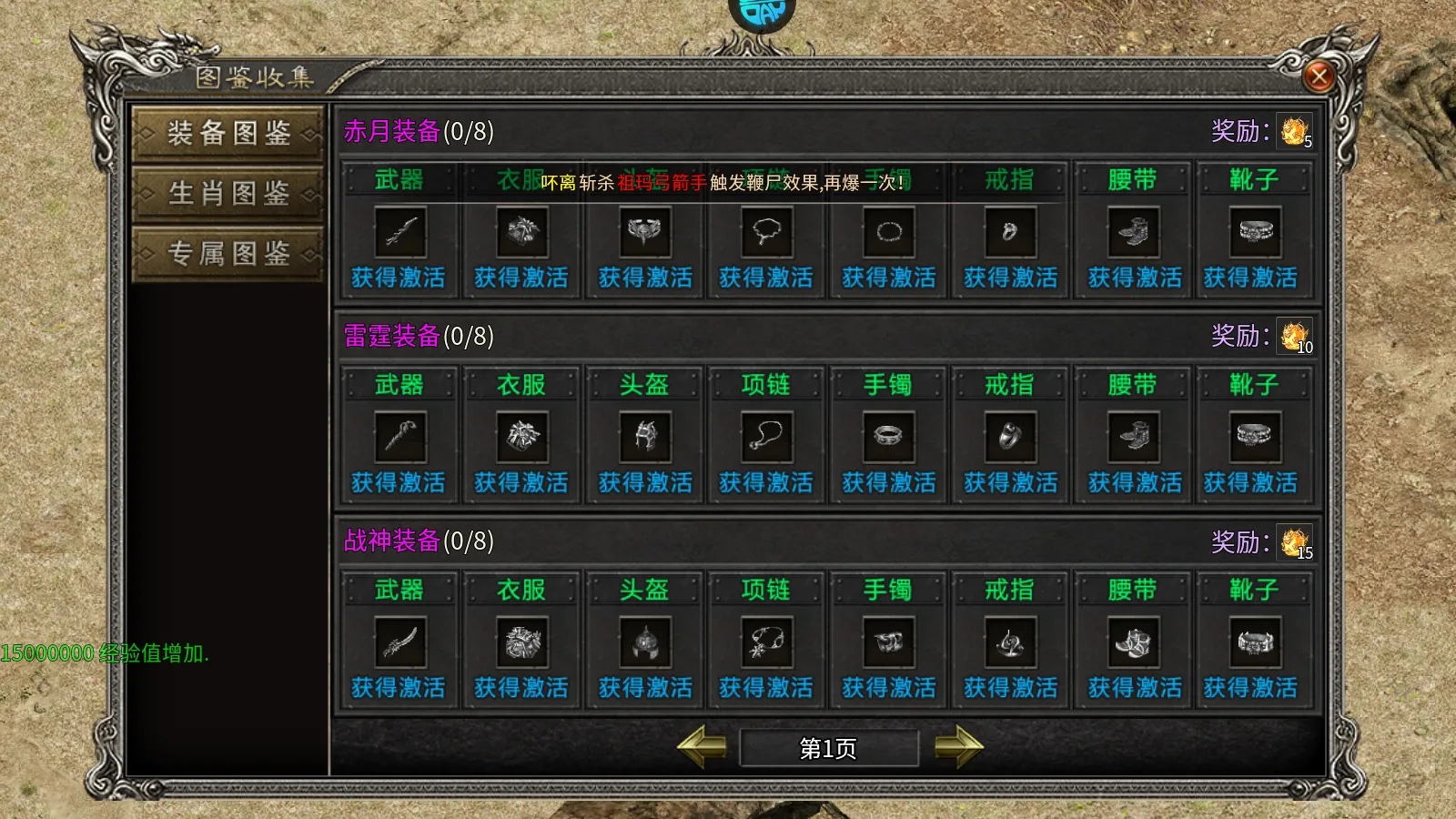Select the 雷霆装备 ring item icon
Image resolution: width=1456 pixels, height=819 pixels.
click(1010, 438)
